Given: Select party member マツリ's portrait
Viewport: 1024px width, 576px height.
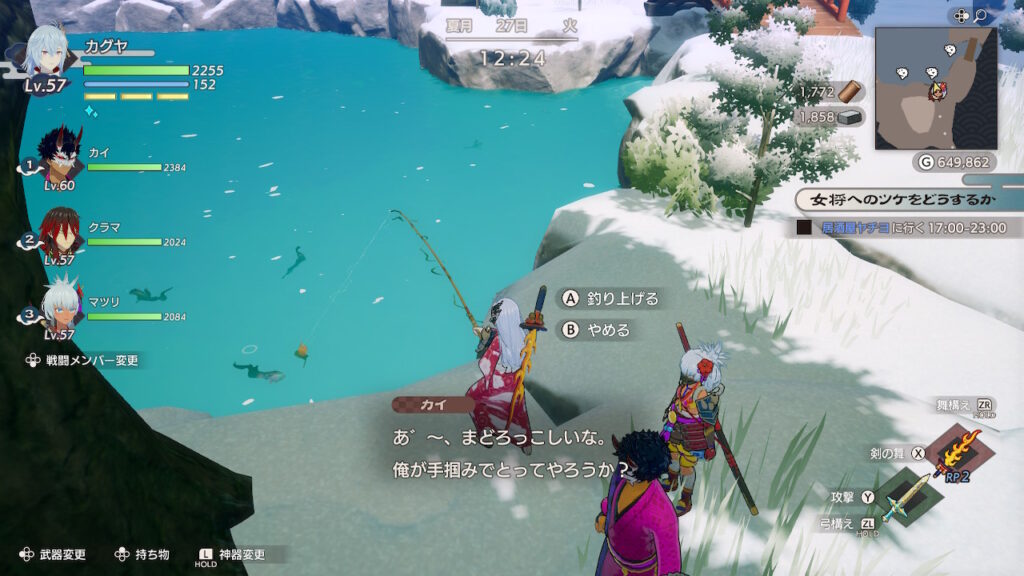Looking at the screenshot, I should click(x=61, y=307).
